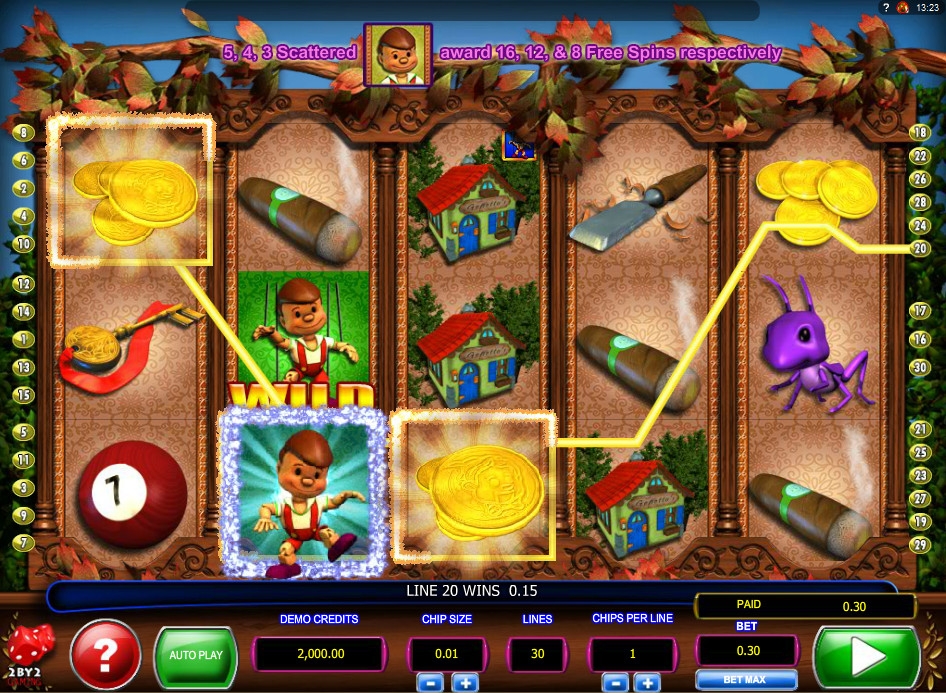Spin the reels with the green arrow button
This screenshot has width=946, height=693.
tap(866, 655)
